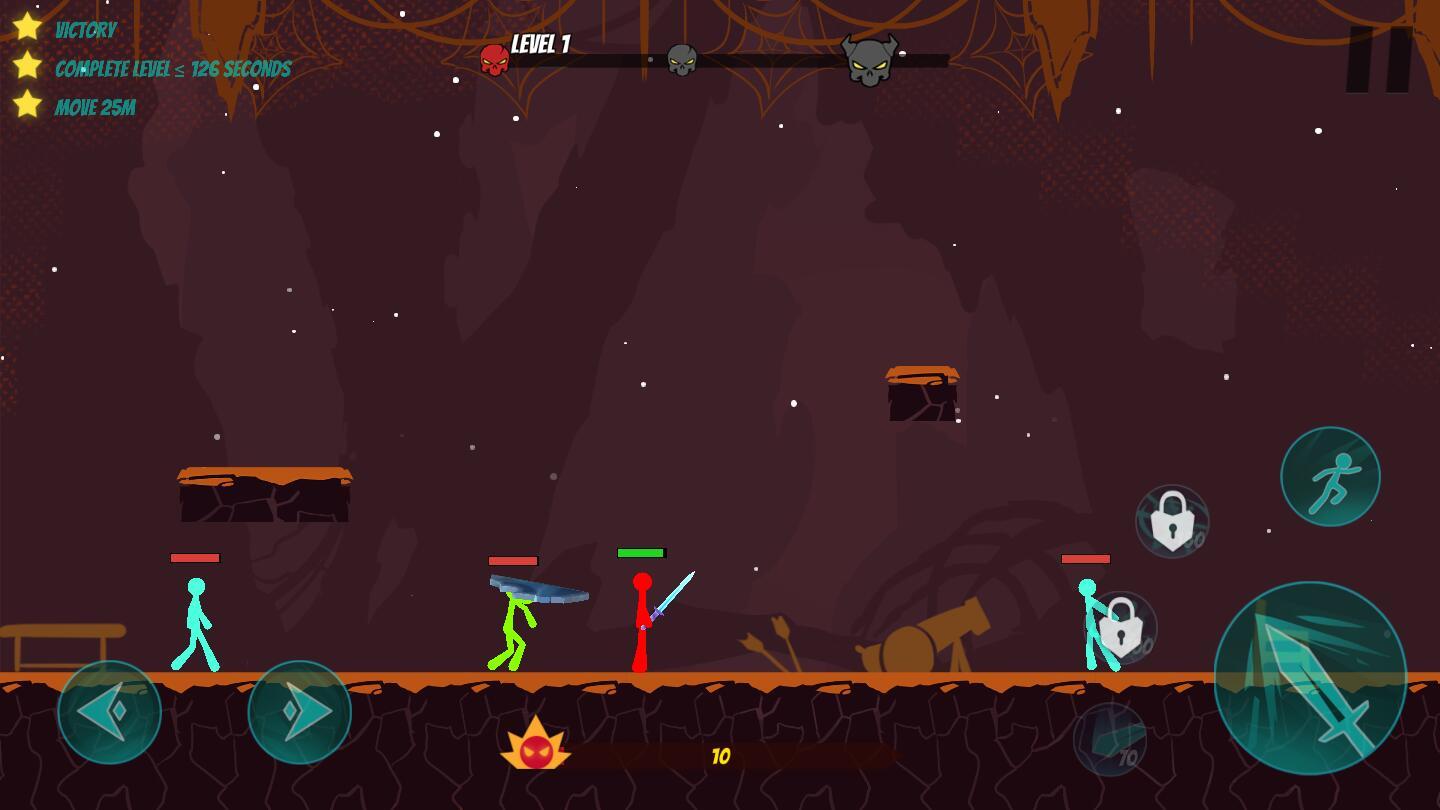This screenshot has width=1440, height=810.
Task: Trigger the running stickman dash button
Action: pos(1330,476)
